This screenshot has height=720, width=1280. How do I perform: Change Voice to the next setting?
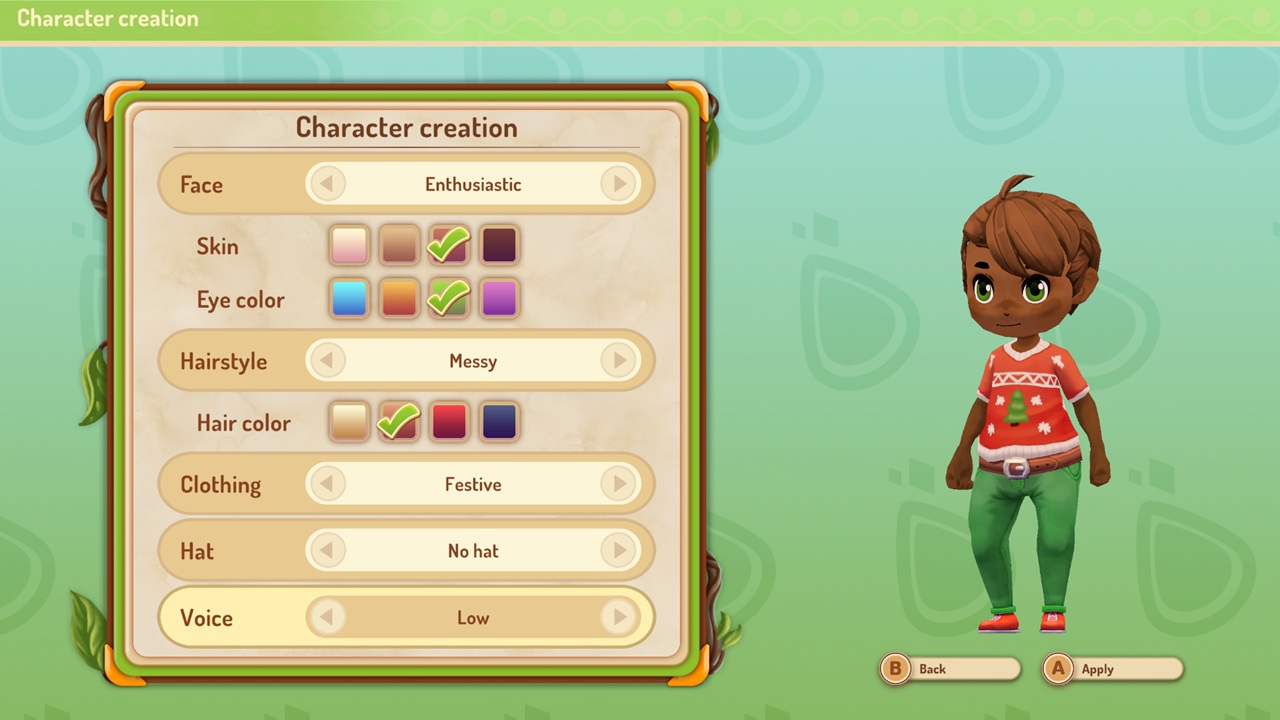point(619,617)
